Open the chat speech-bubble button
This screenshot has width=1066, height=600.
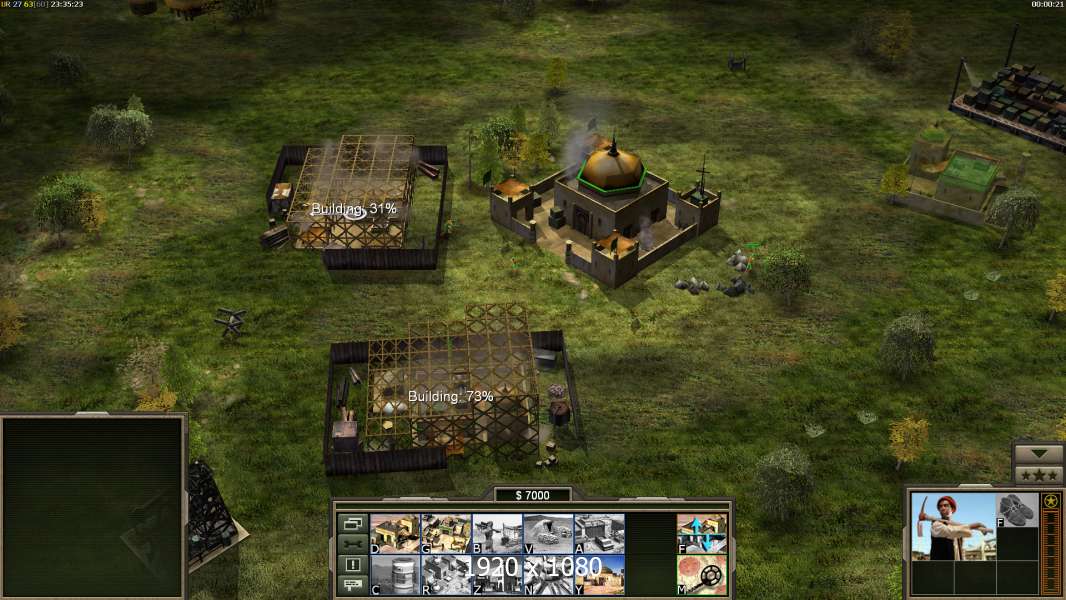tap(352, 586)
